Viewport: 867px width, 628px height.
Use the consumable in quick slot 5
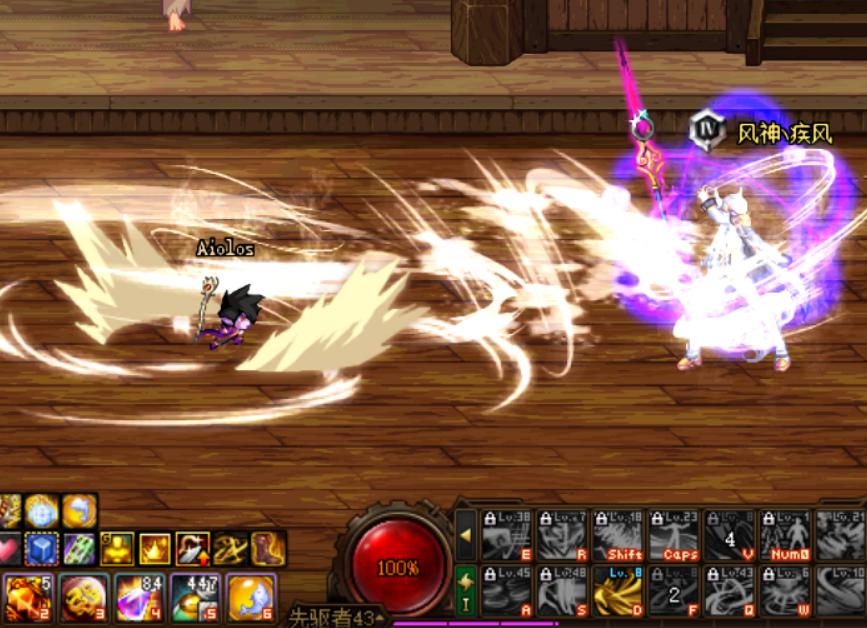point(194,597)
